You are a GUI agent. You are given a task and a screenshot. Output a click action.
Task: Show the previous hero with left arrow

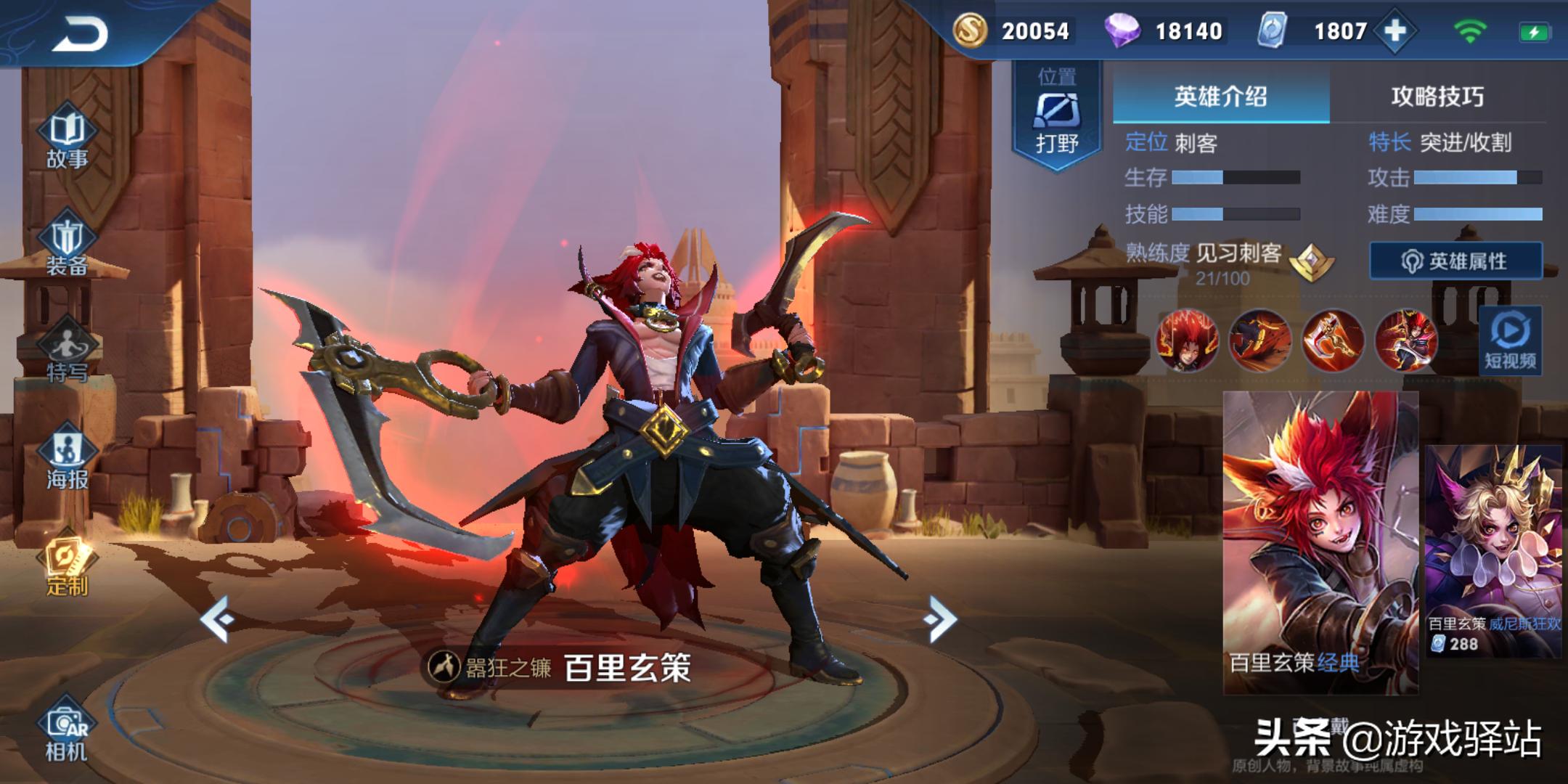(216, 619)
